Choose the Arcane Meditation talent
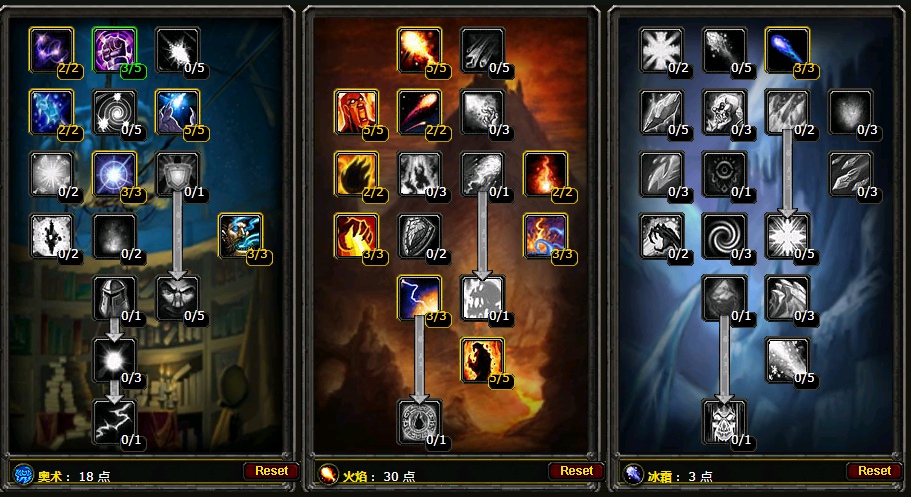The image size is (911, 497). click(240, 236)
